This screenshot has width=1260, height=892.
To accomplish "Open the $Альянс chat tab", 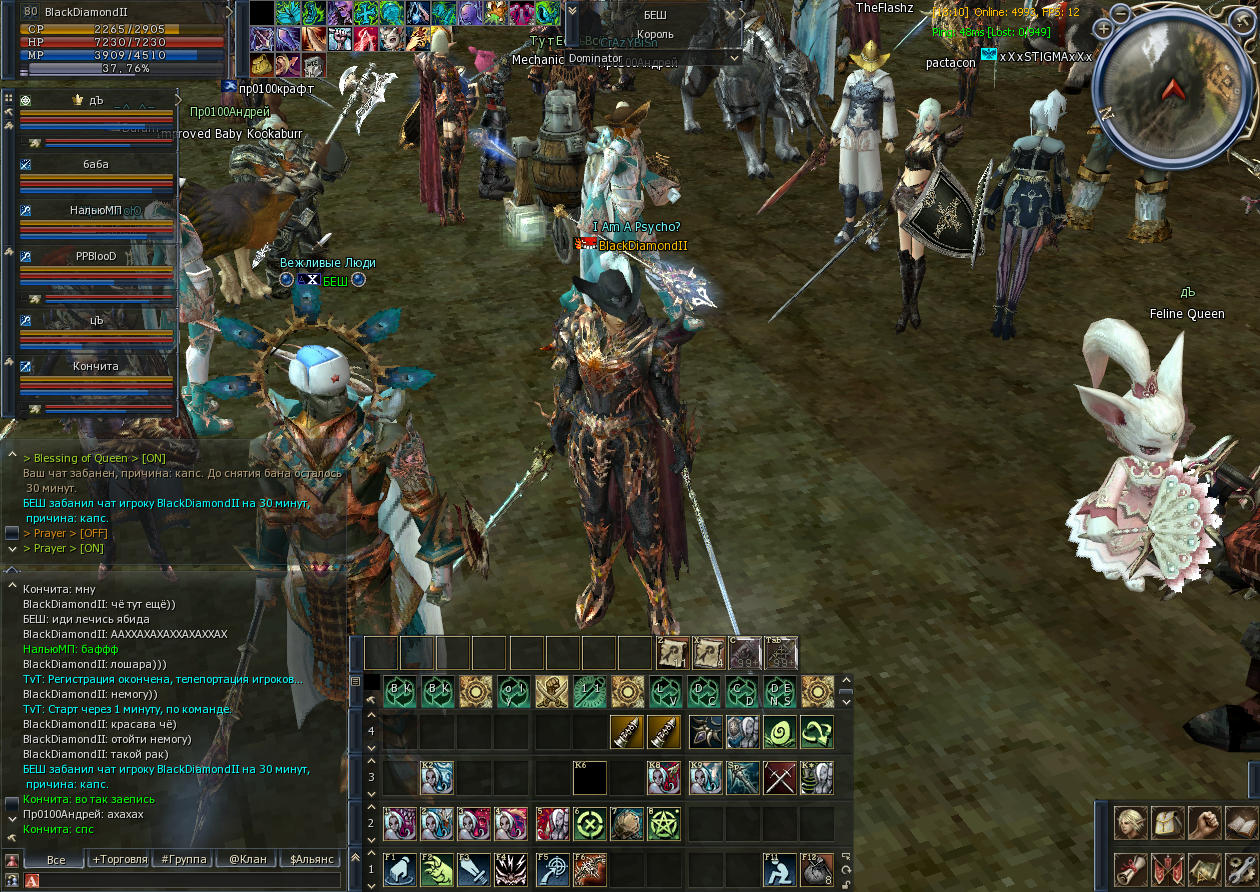I will pos(310,859).
